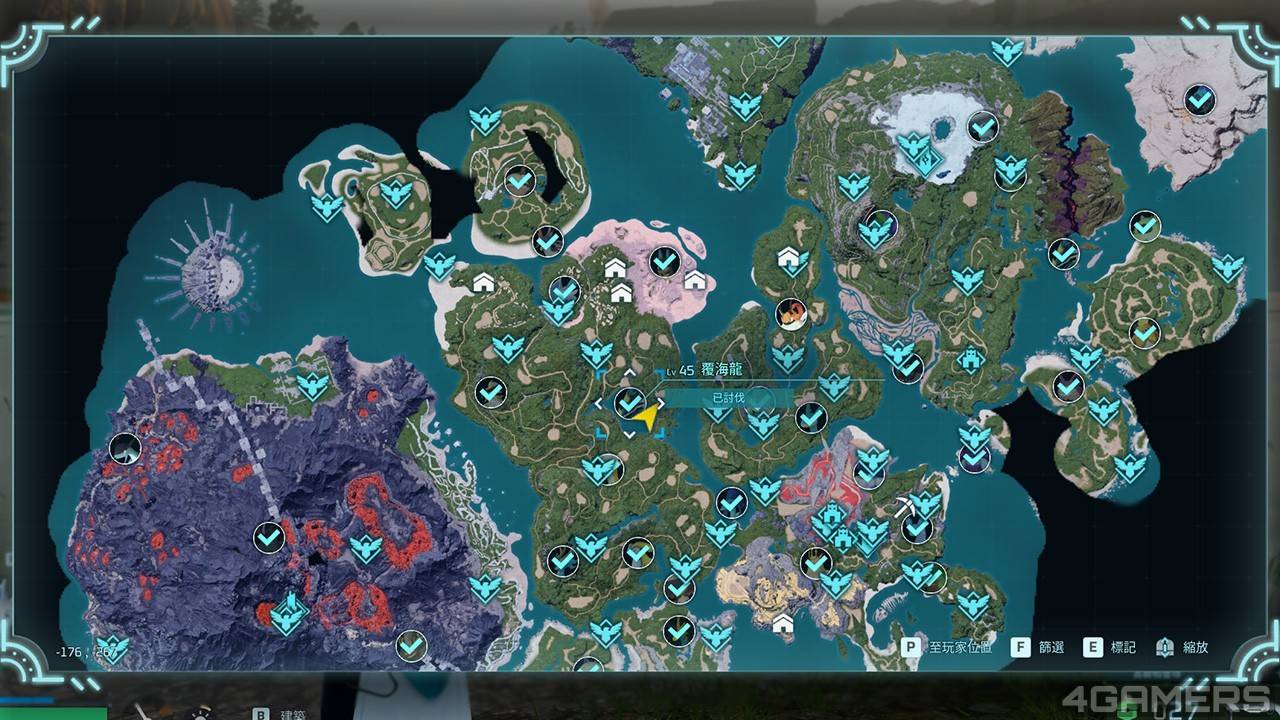Choose the defeated boss marker on the pale northeast island
Image resolution: width=1280 pixels, height=720 pixels.
click(x=1199, y=99)
